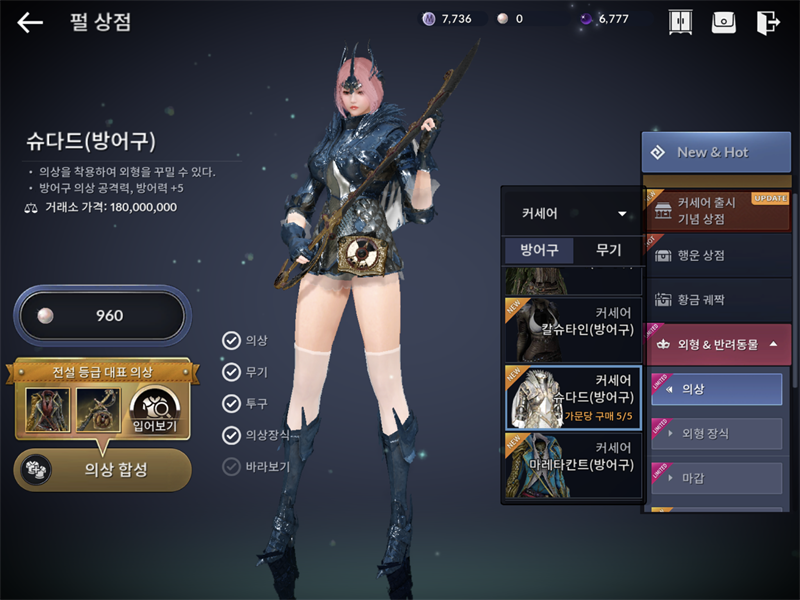800x600 pixels.
Task: Toggle the 무기 weapon checkbox
Action: pos(232,372)
